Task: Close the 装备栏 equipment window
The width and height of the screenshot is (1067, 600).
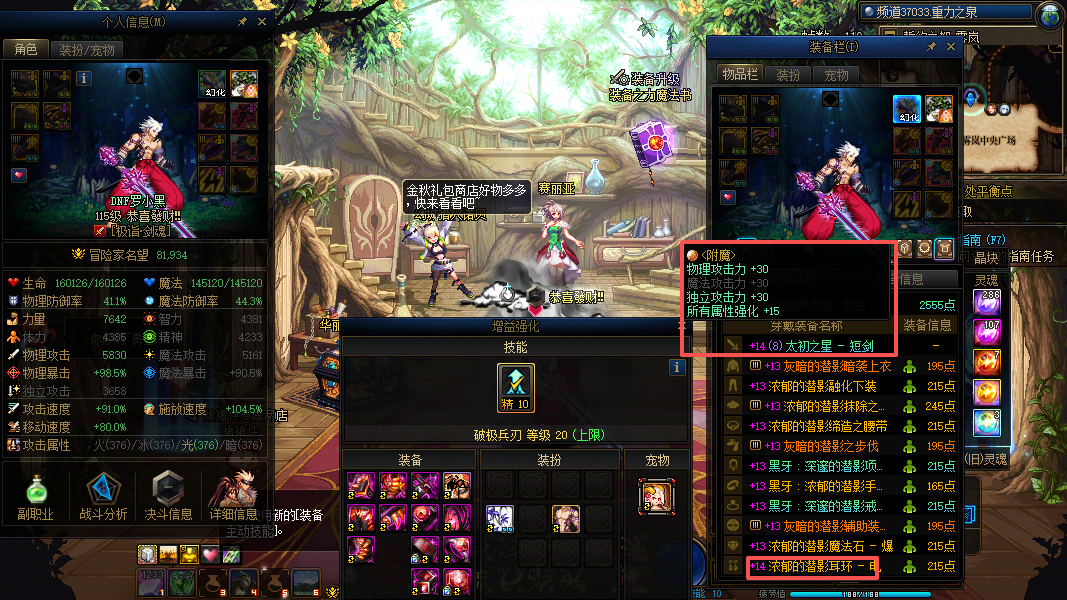Action: click(x=949, y=47)
